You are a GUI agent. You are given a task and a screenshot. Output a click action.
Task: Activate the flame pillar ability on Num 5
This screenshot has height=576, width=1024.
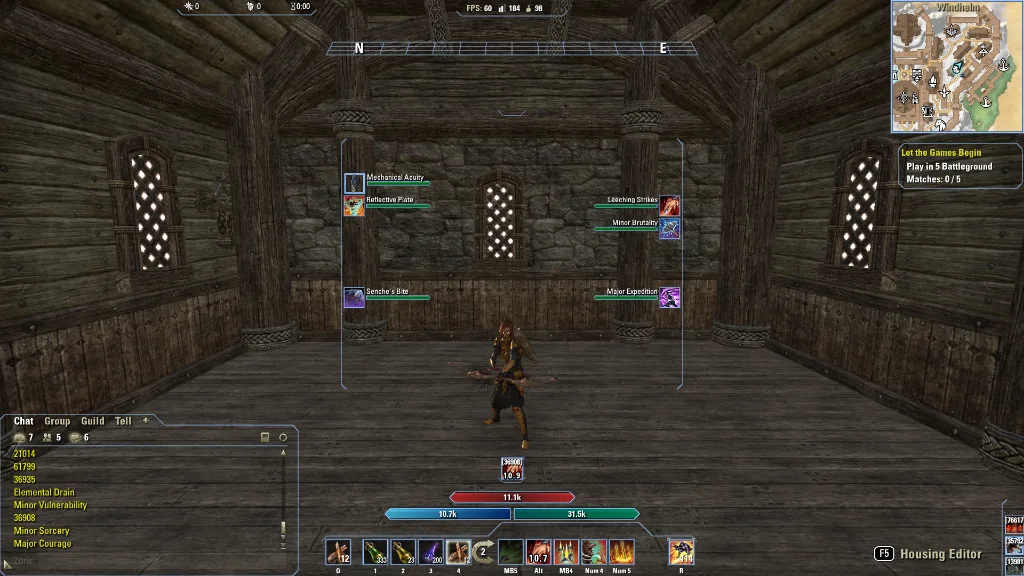click(622, 551)
